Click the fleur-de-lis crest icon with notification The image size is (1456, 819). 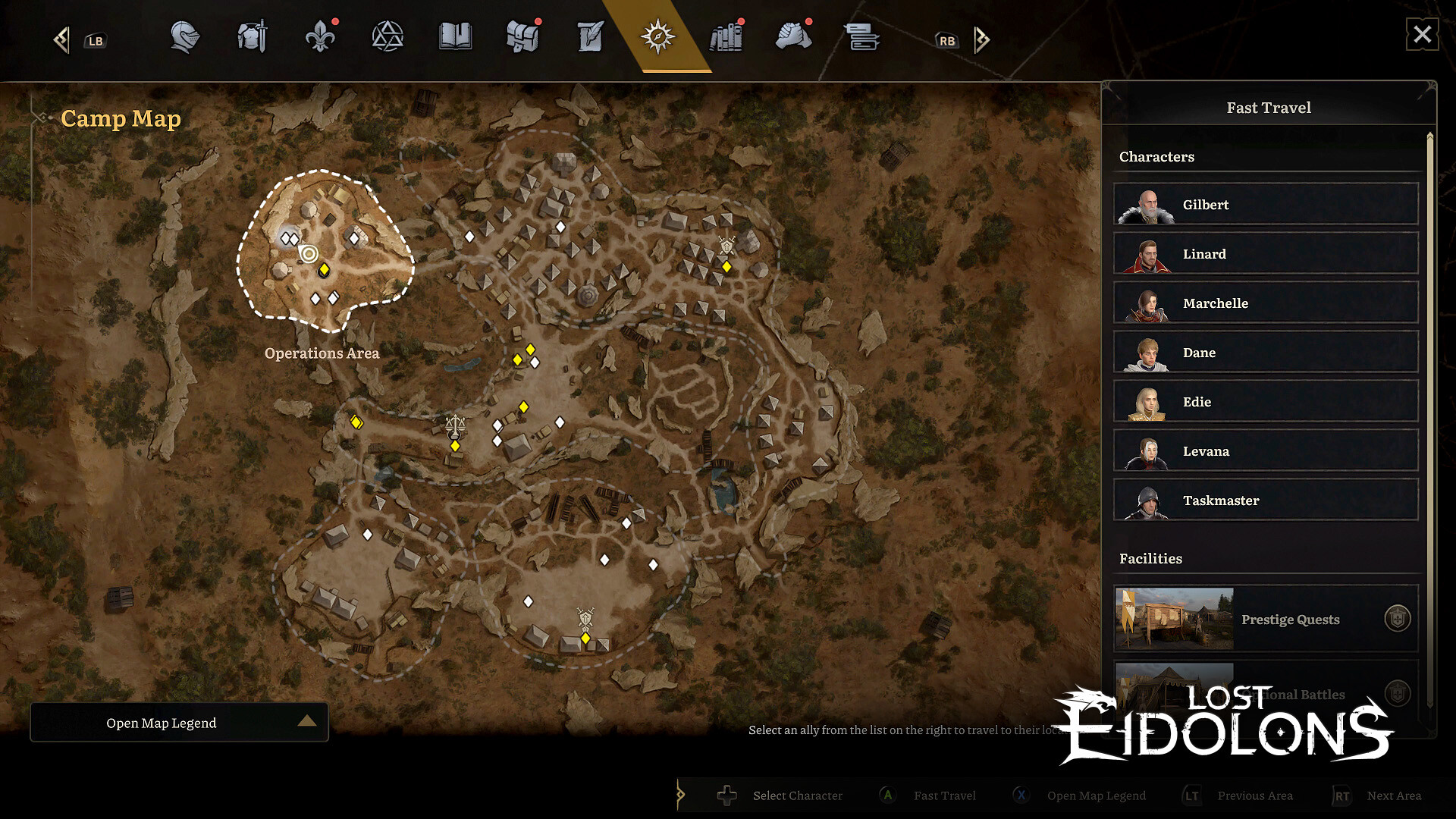(319, 38)
